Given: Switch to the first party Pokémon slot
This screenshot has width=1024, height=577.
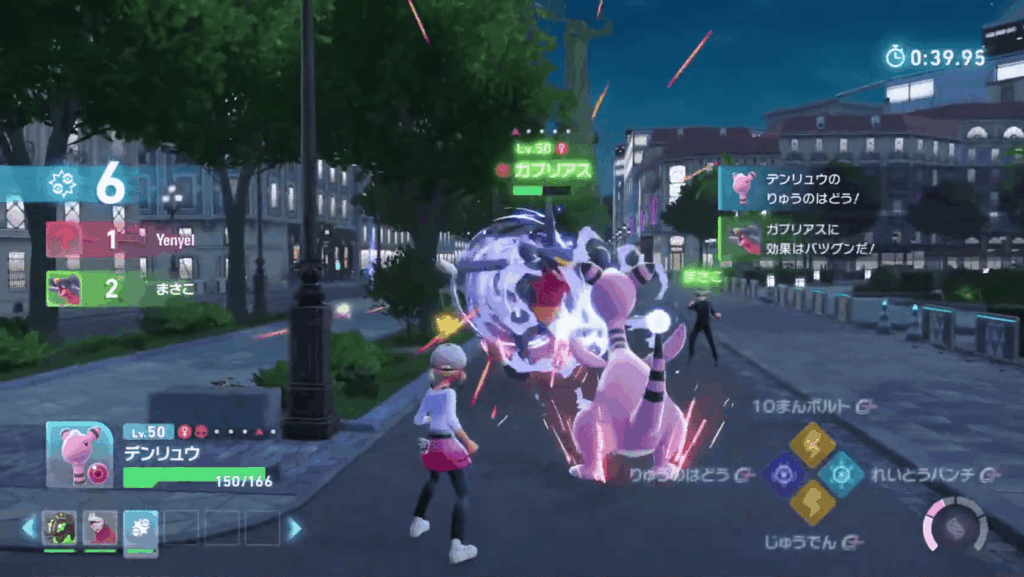Looking at the screenshot, I should pyautogui.click(x=59, y=528).
